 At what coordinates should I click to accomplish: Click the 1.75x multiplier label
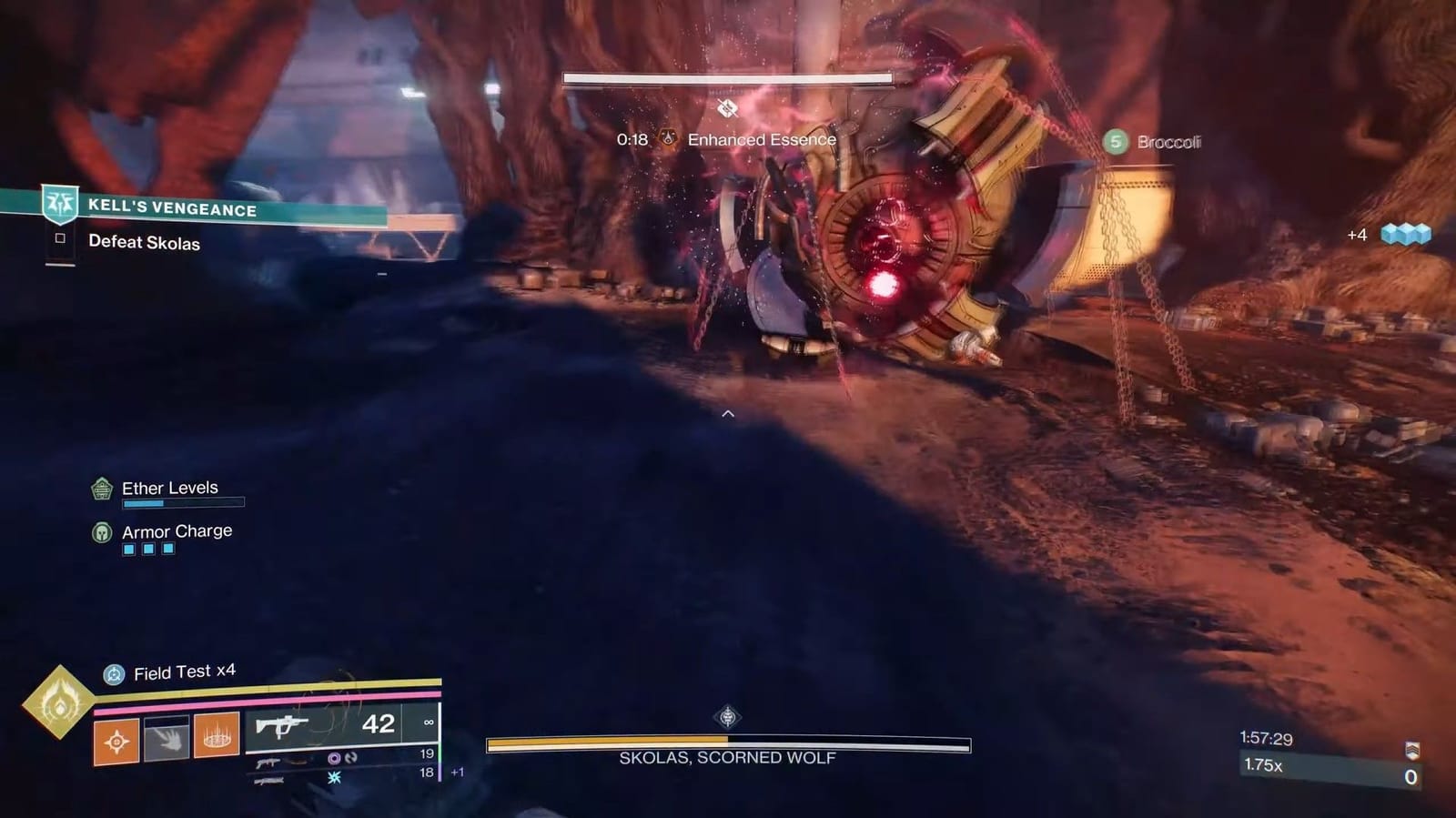point(1264,763)
